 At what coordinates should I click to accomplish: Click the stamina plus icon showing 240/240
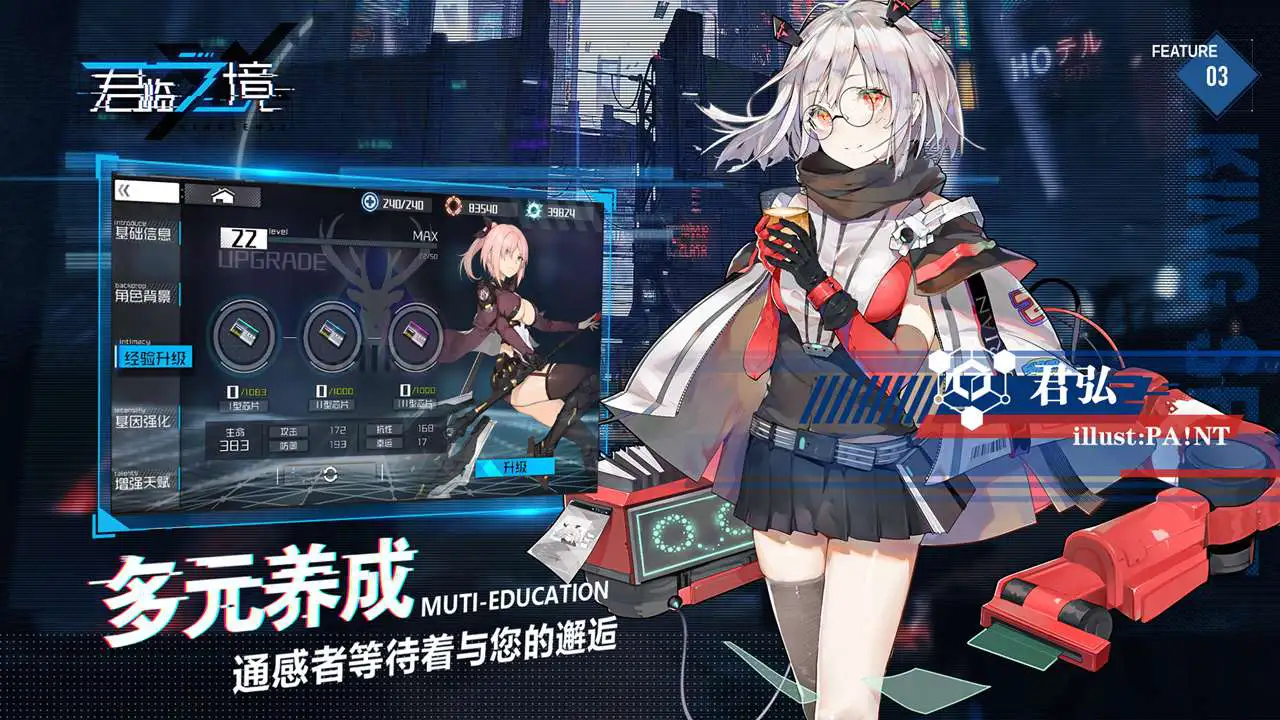368,202
